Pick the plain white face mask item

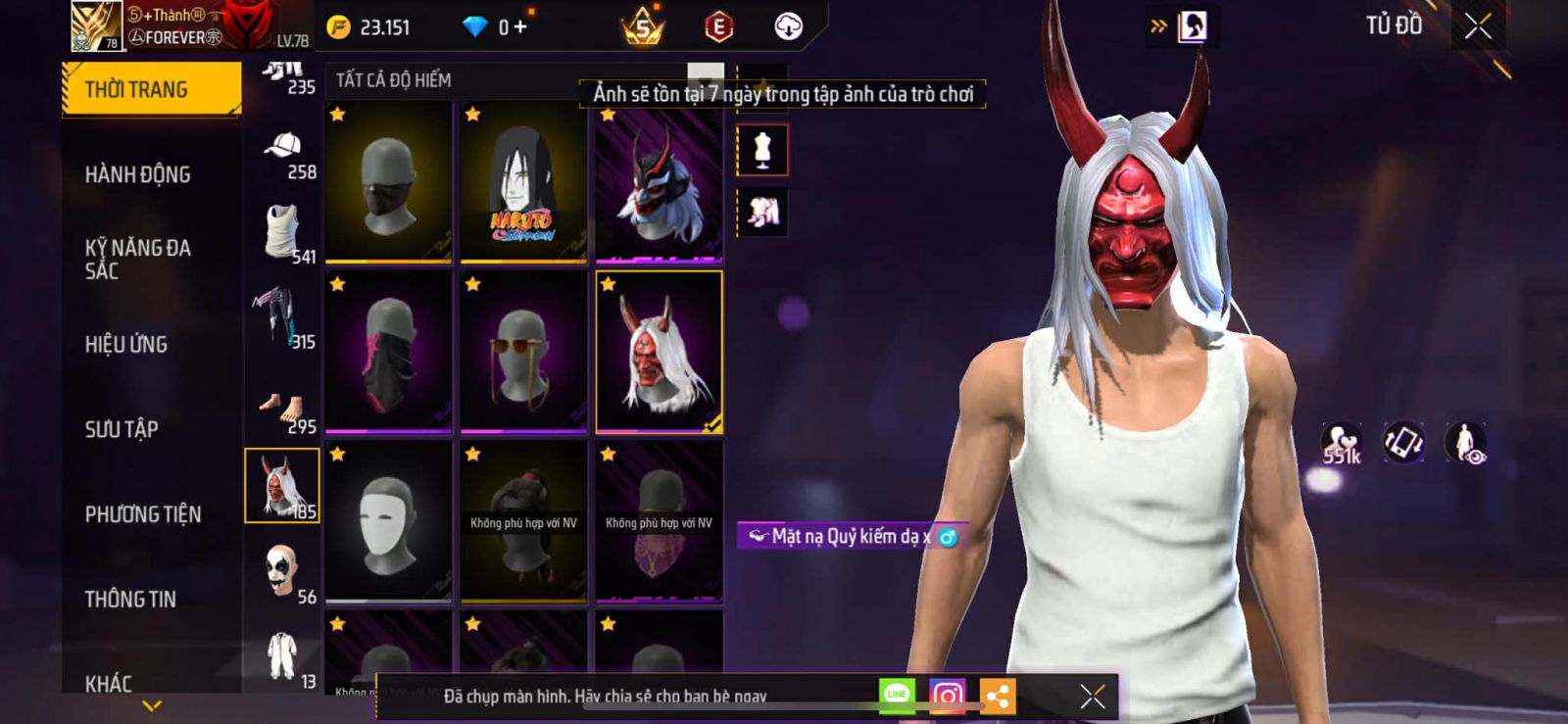[389, 521]
